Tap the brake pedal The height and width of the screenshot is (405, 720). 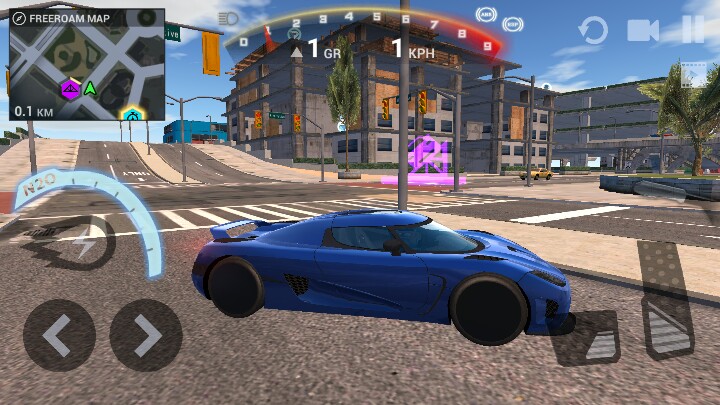coord(589,338)
